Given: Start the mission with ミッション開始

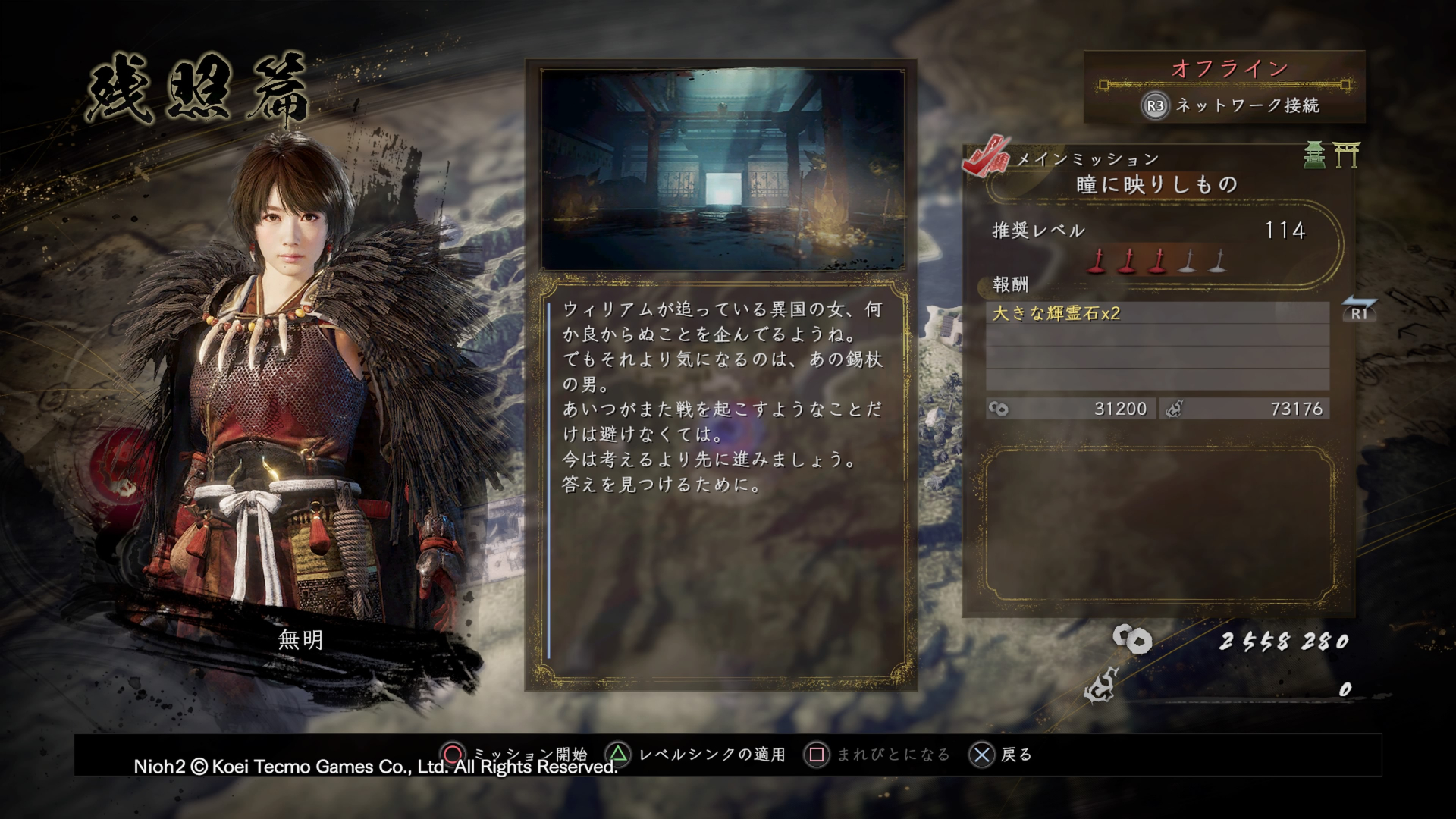Looking at the screenshot, I should (531, 754).
